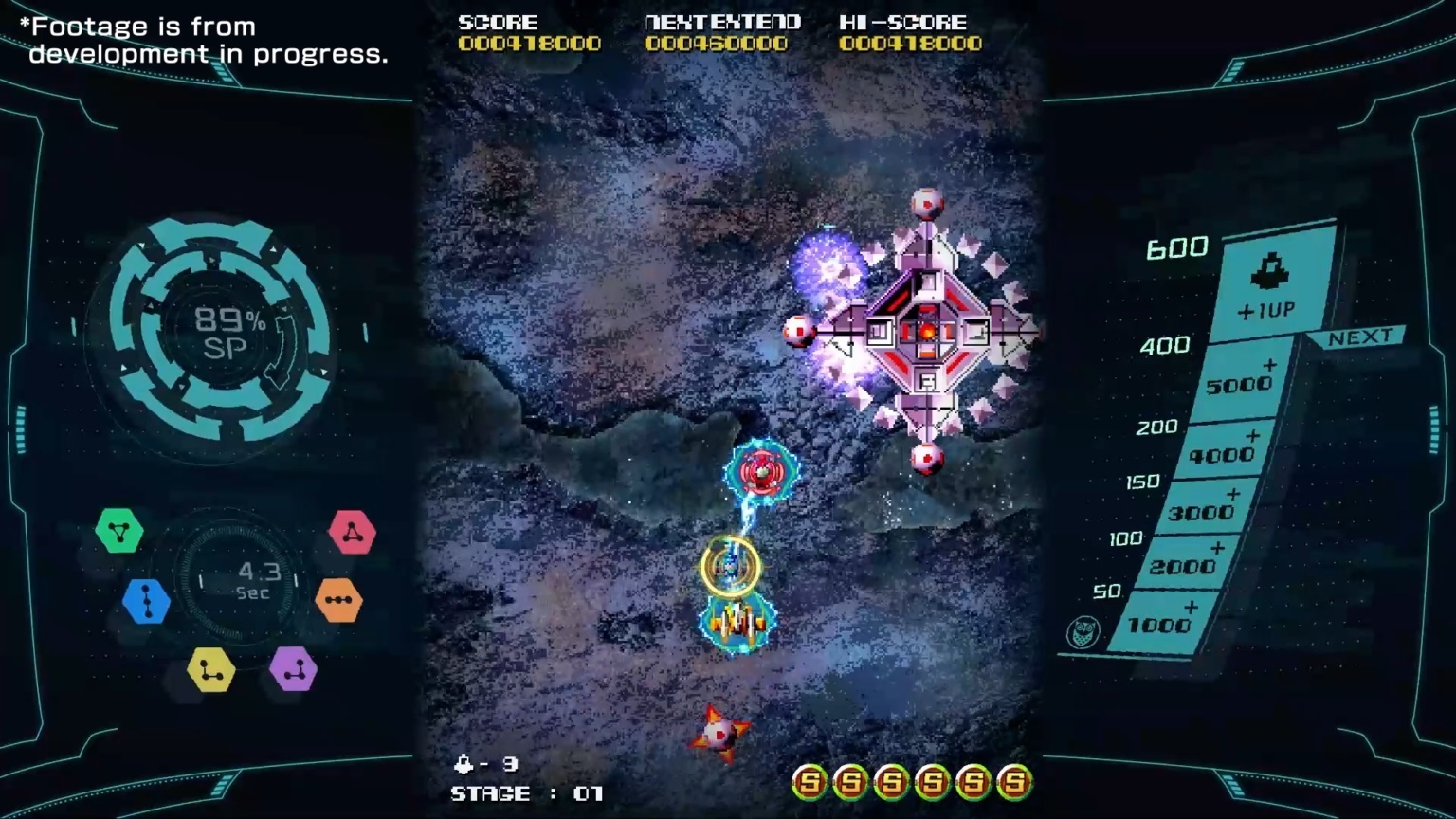Image resolution: width=1456 pixels, height=819 pixels.
Task: Click the STAGE : 01 indicator
Action: click(x=527, y=794)
